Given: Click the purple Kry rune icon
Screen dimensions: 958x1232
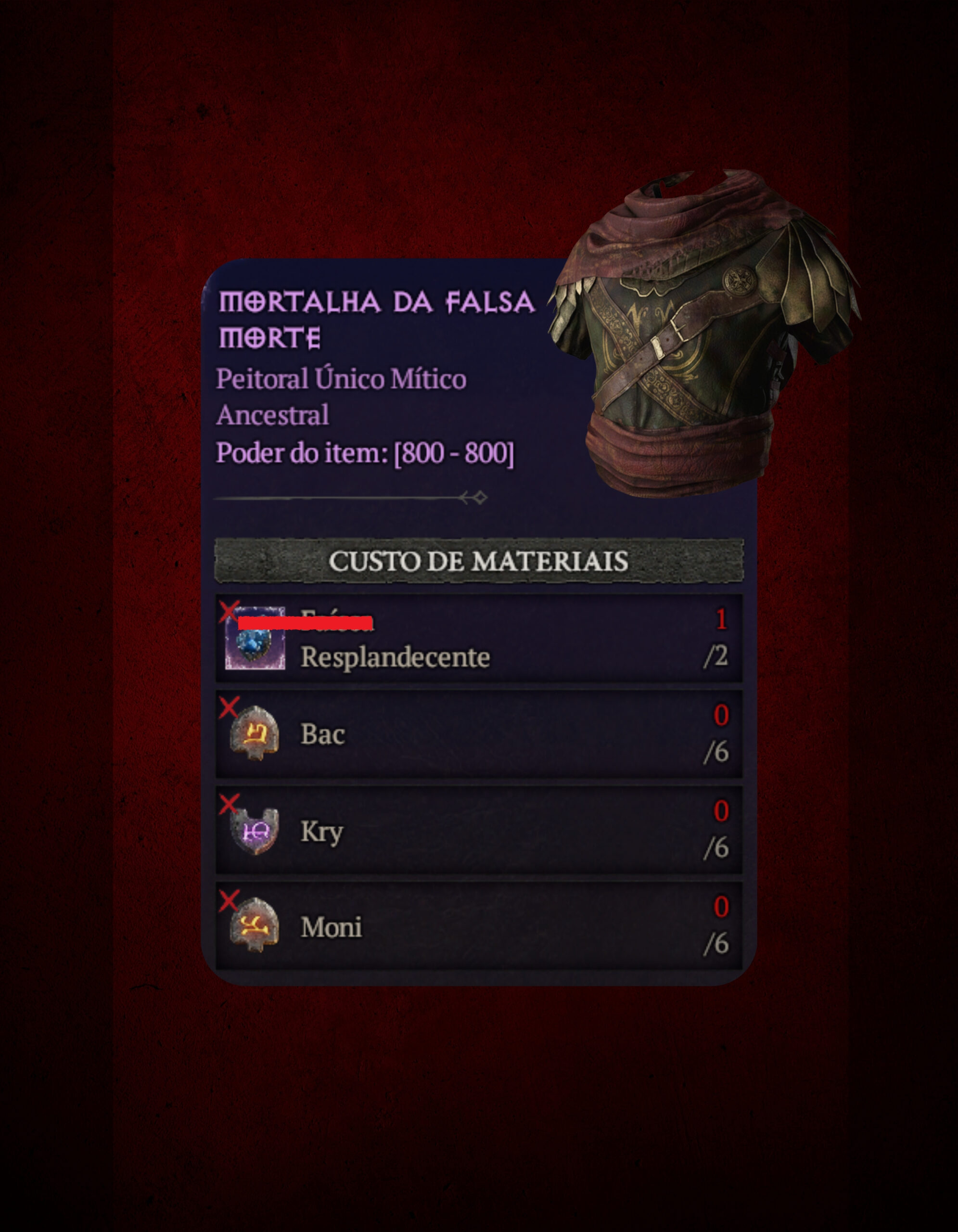Looking at the screenshot, I should tap(255, 830).
